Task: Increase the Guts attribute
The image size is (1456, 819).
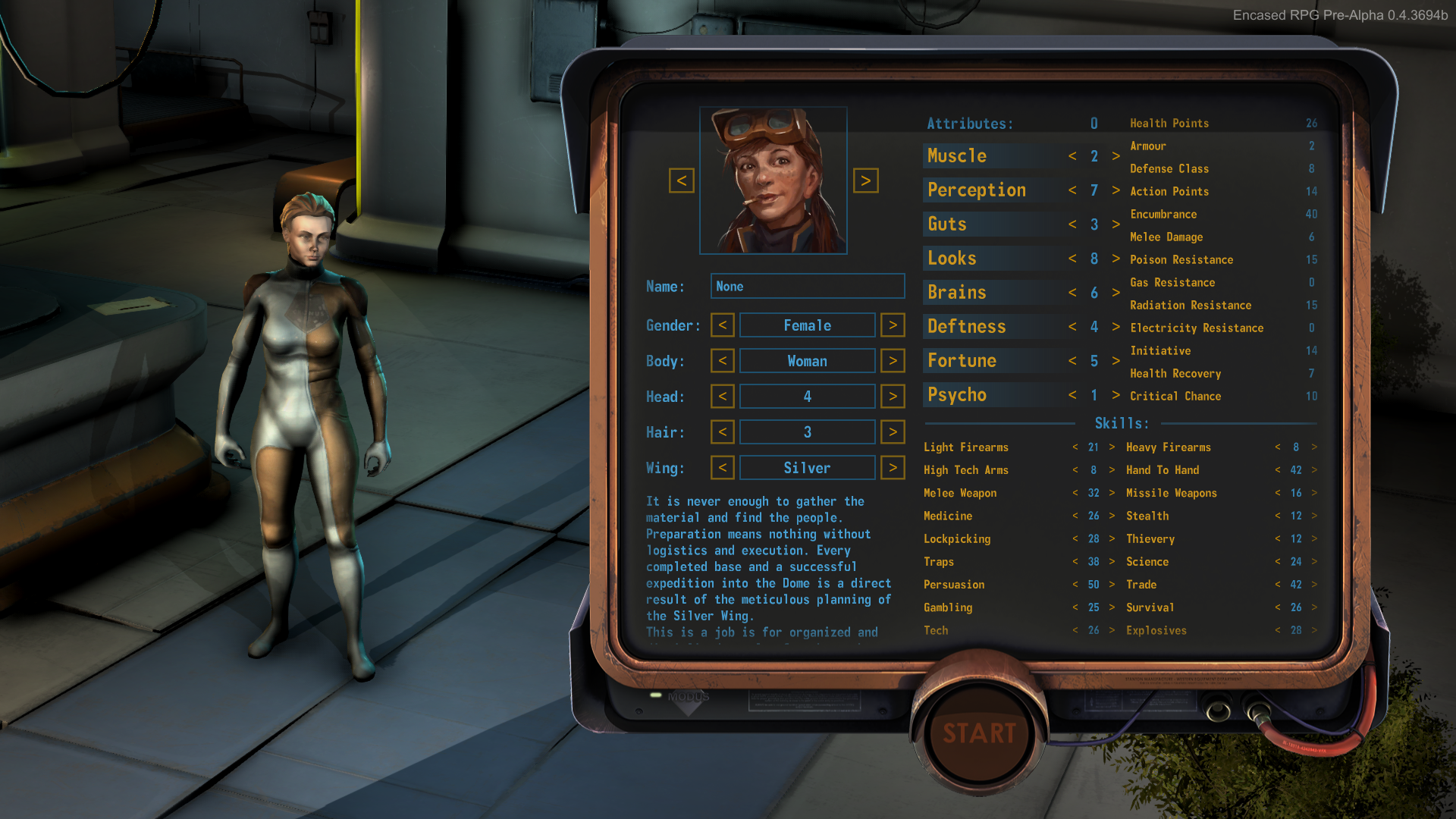Action: 1116,224
